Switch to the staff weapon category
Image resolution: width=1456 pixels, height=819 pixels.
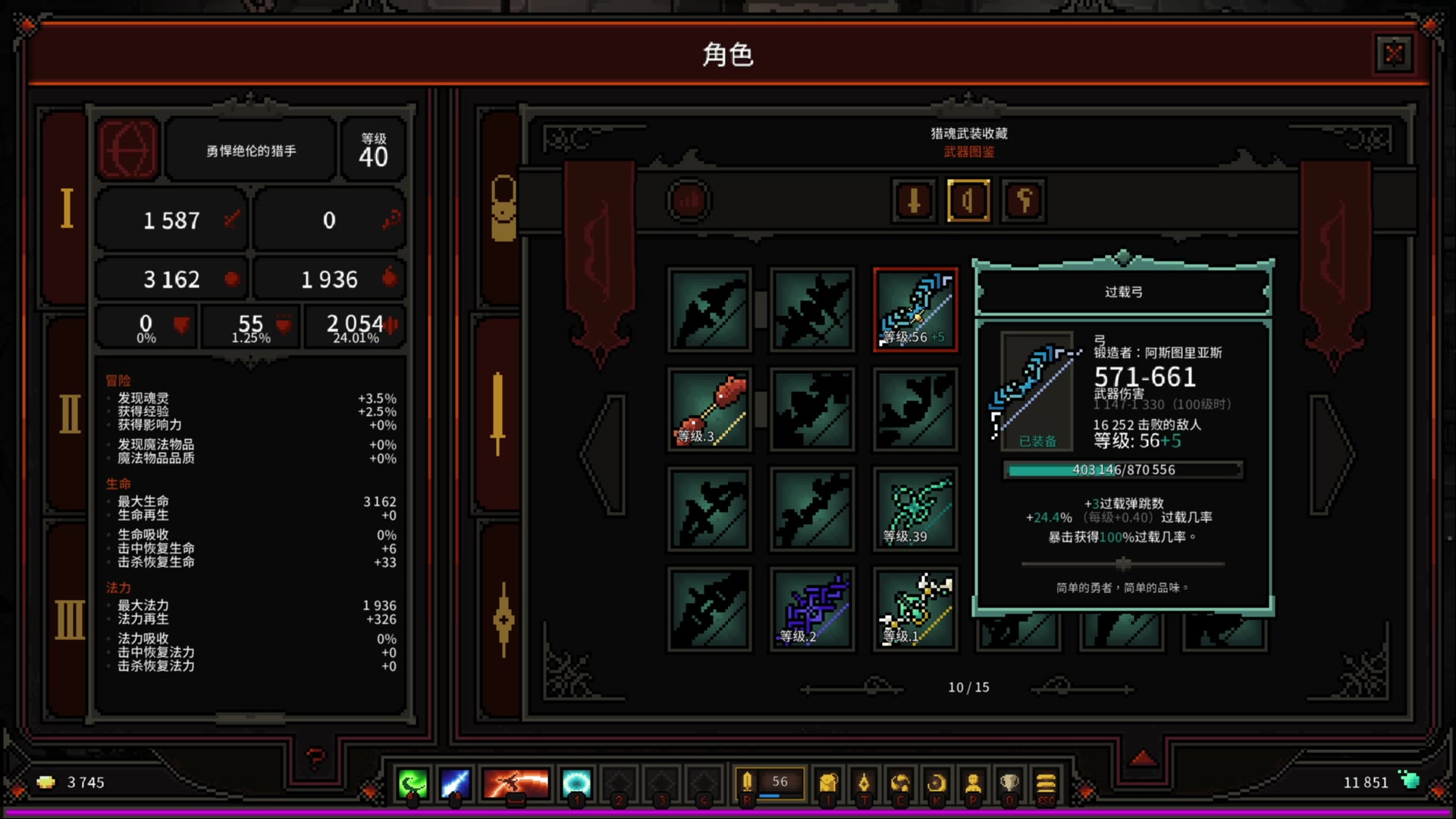click(1023, 201)
